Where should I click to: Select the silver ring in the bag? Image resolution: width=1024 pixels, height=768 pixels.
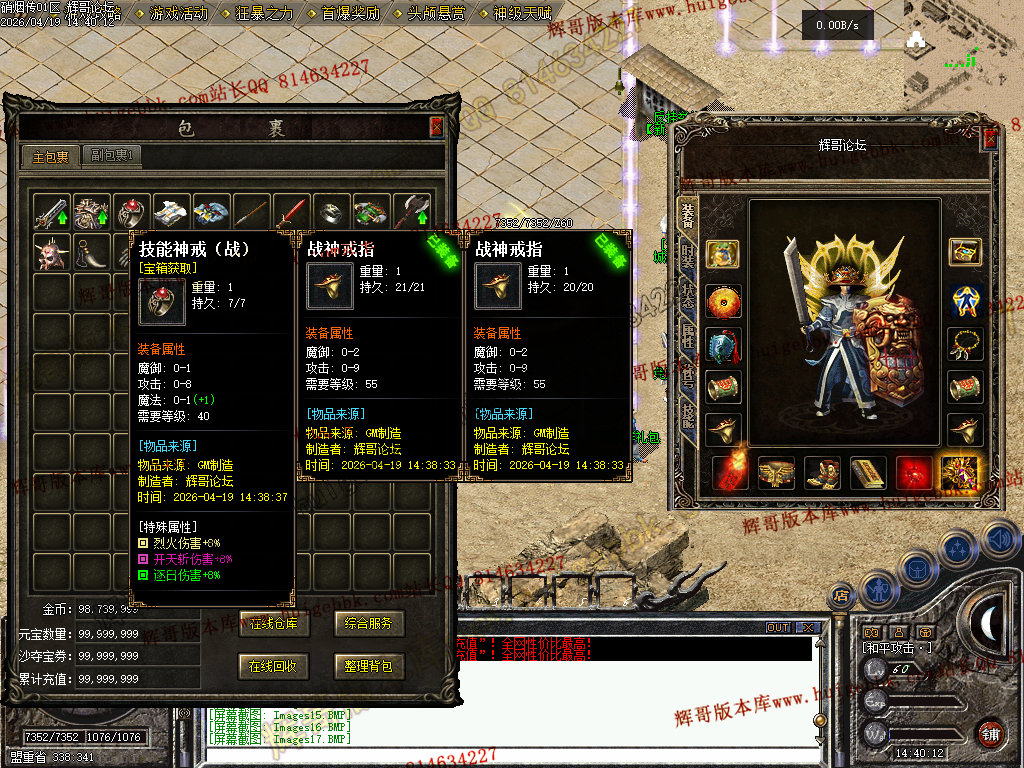(x=331, y=212)
